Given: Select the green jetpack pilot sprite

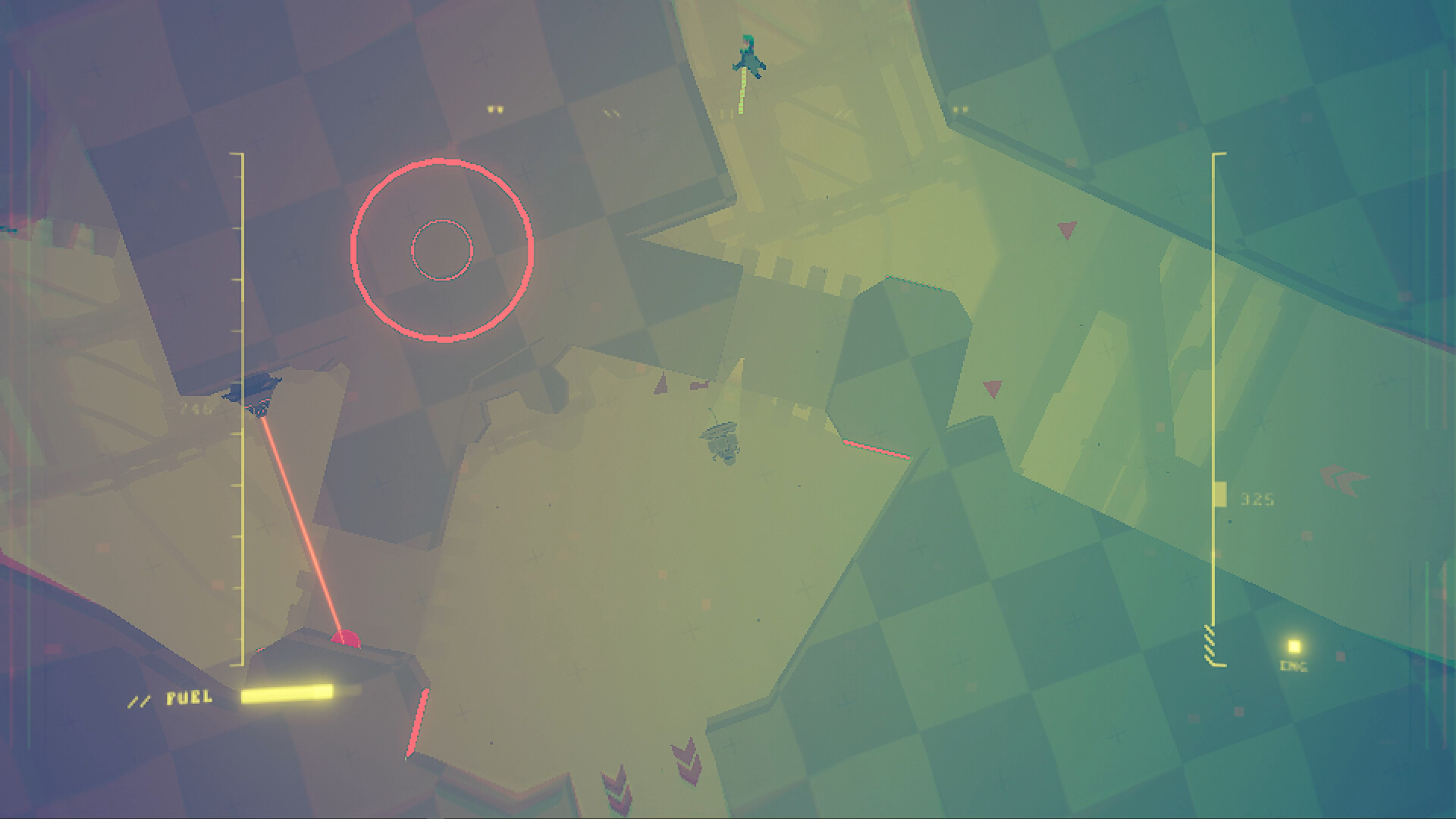Looking at the screenshot, I should (748, 53).
